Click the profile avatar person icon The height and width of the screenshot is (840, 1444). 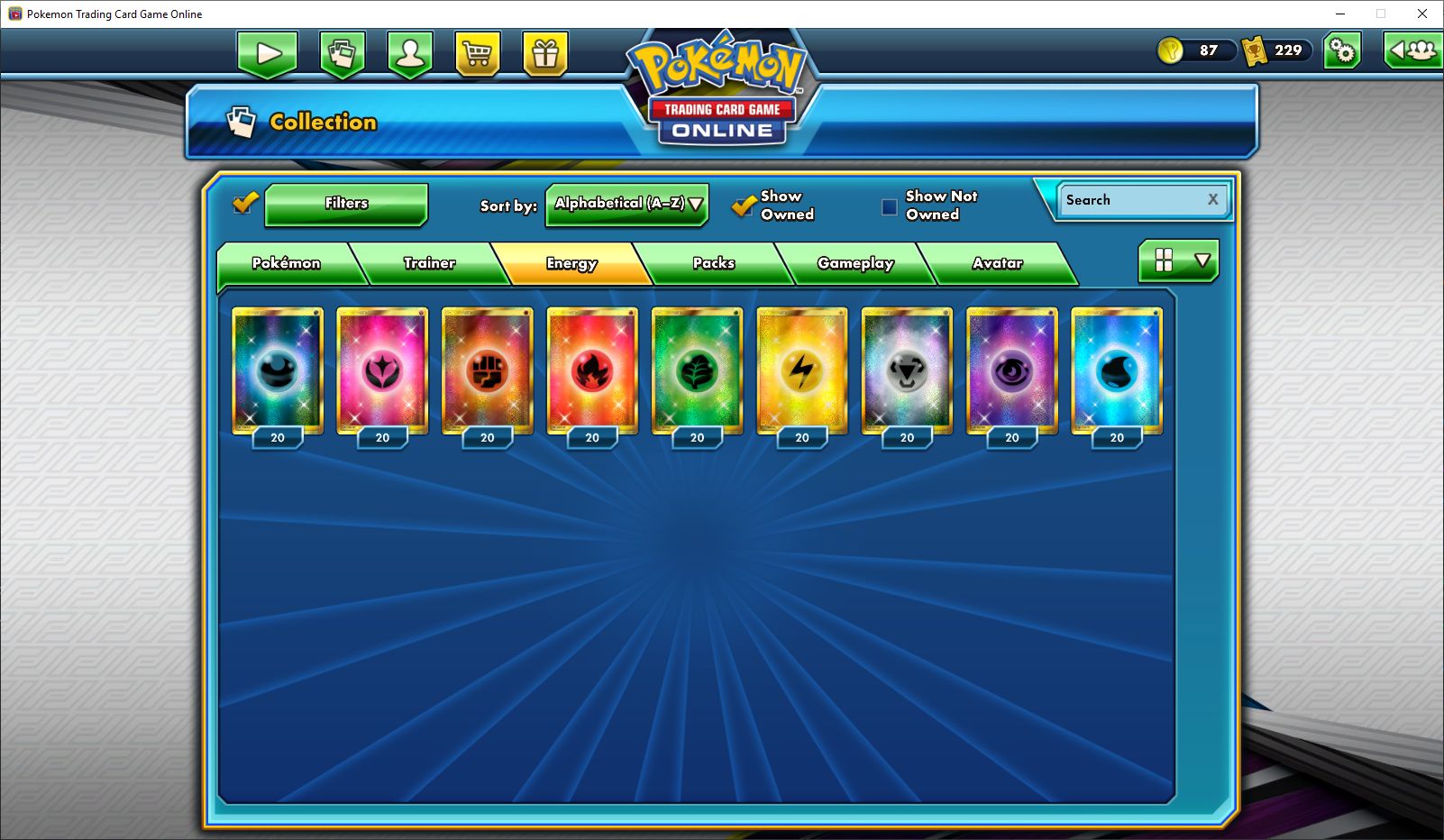410,54
